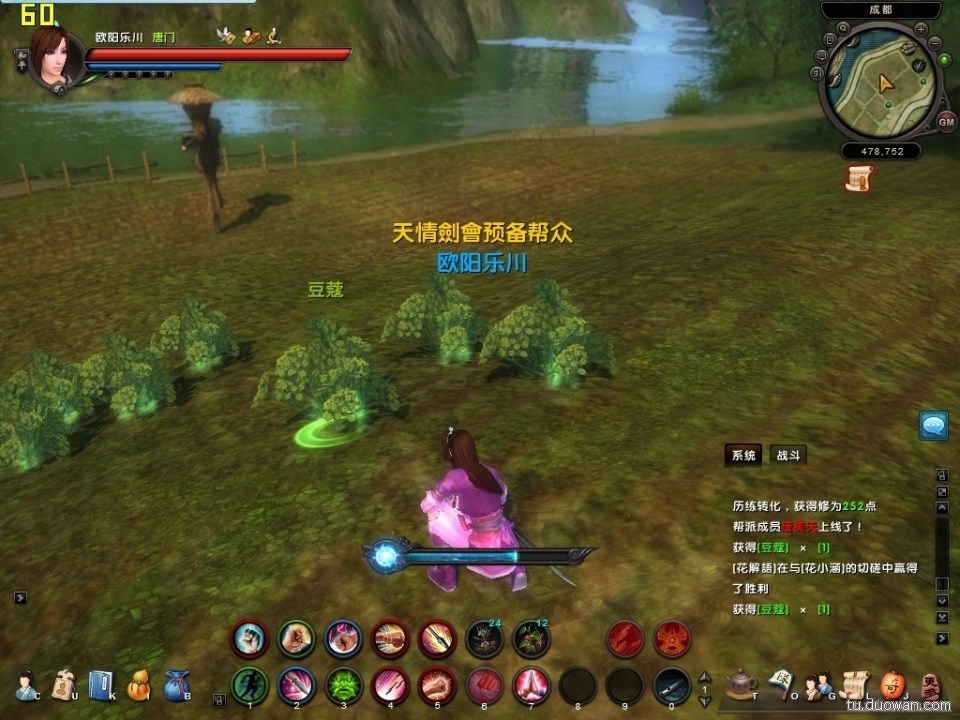Click the red GM button

click(946, 121)
